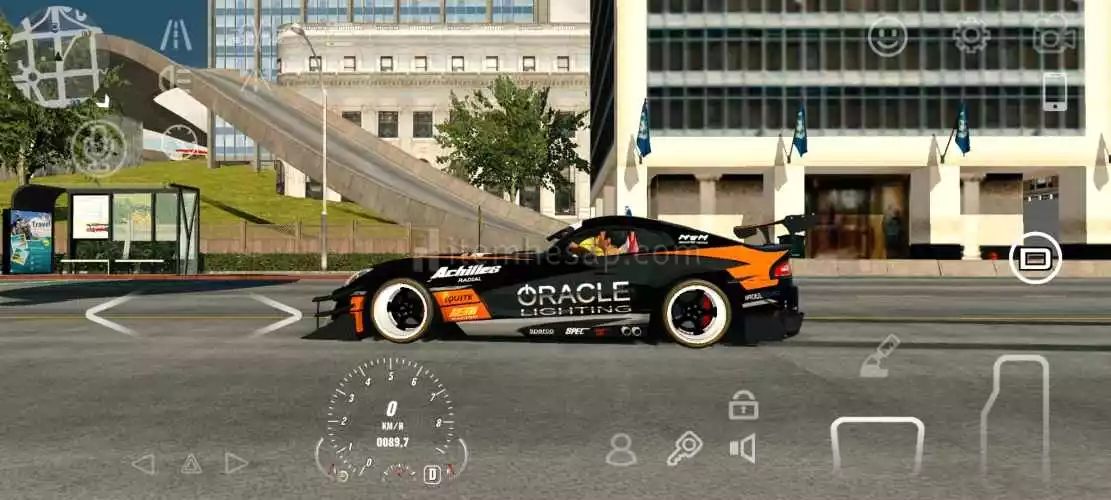Pull the handbrake lever icon
Viewport: 1111px width, 500px height.
[x=880, y=357]
